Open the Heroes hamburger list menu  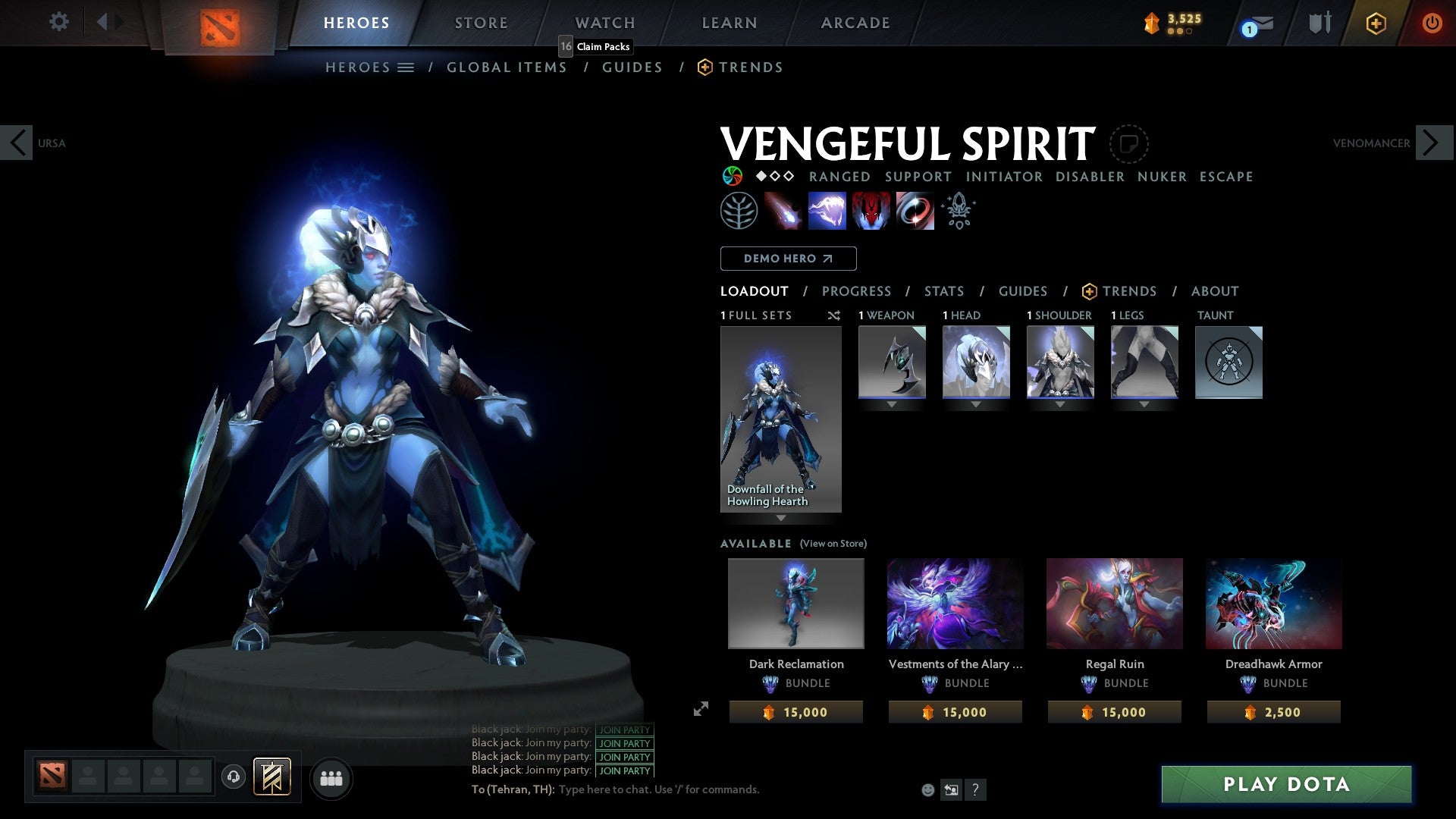pos(405,67)
